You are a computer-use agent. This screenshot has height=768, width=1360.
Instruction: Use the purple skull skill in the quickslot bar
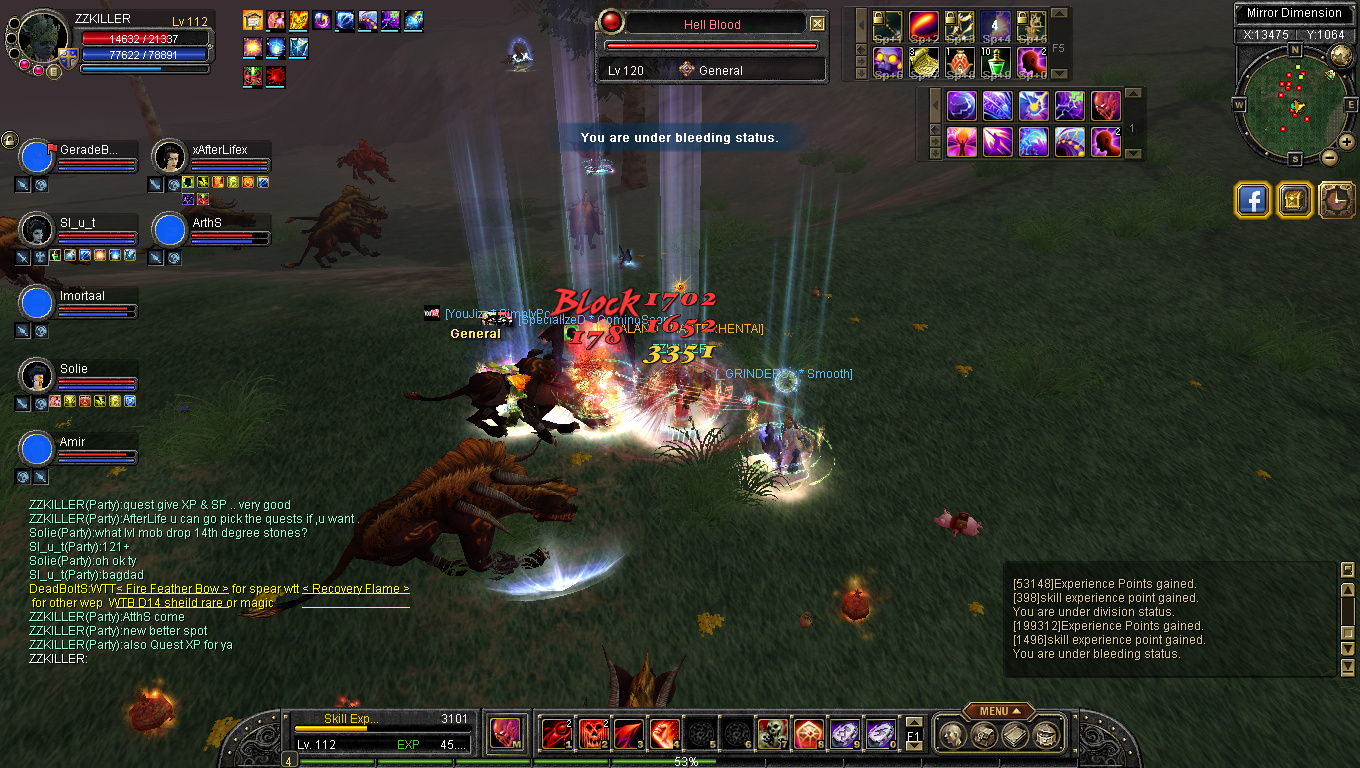(x=888, y=62)
